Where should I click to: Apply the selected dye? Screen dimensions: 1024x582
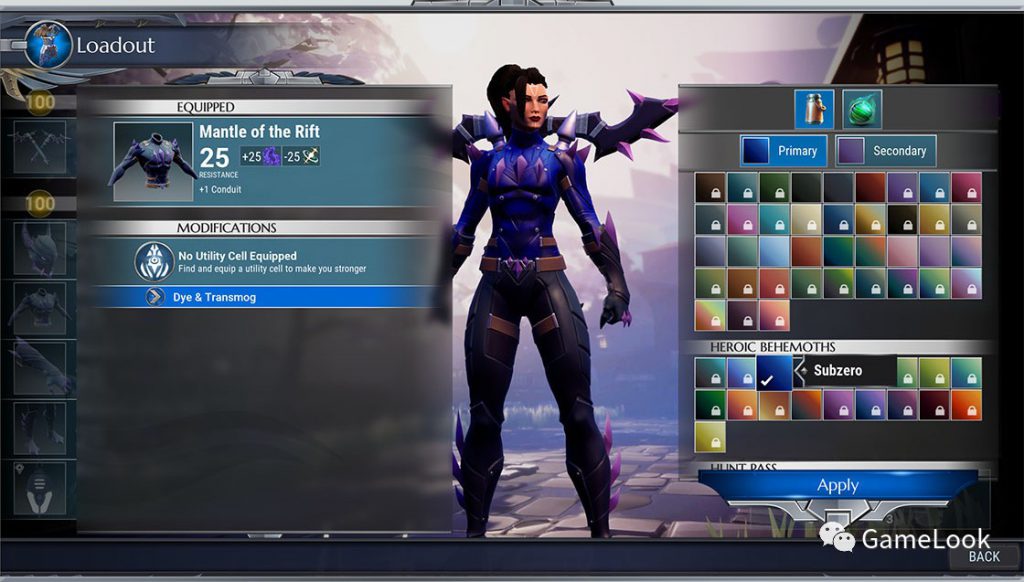point(837,485)
